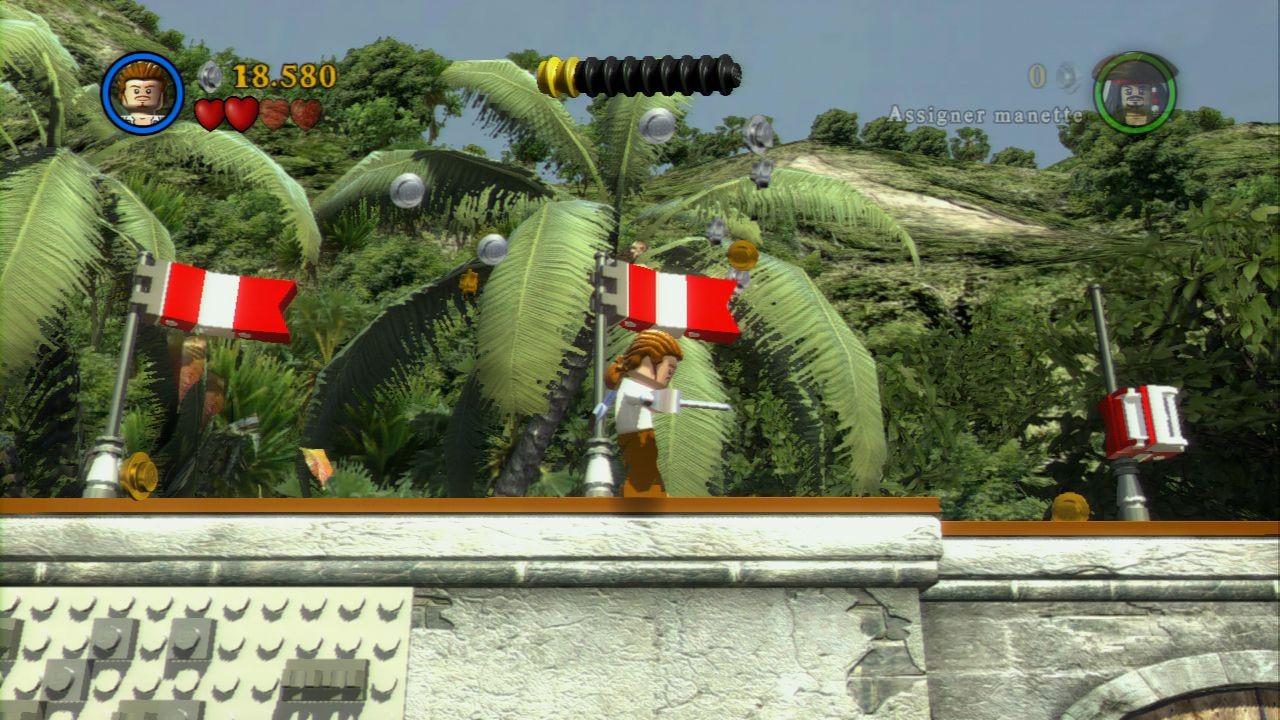Viewport: 1280px width, 720px height.
Task: Select player one's character portrait
Action: pos(142,93)
